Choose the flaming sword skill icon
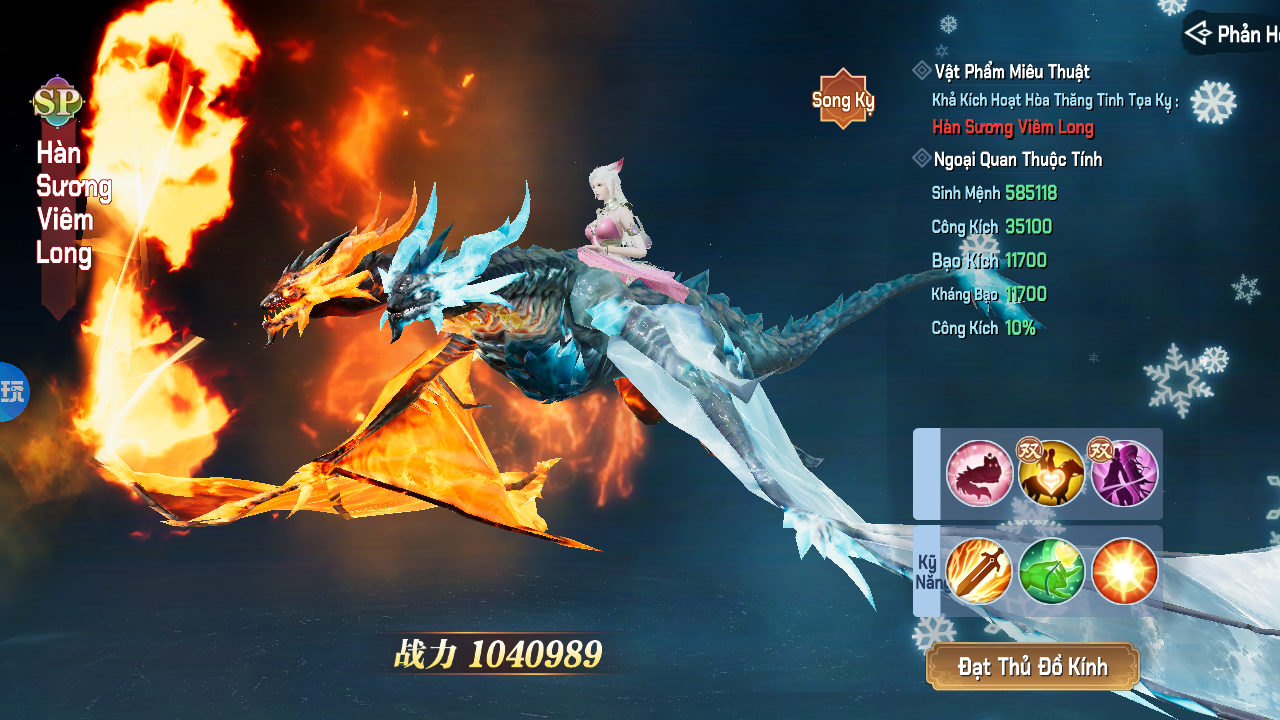1280x720 pixels. [979, 571]
